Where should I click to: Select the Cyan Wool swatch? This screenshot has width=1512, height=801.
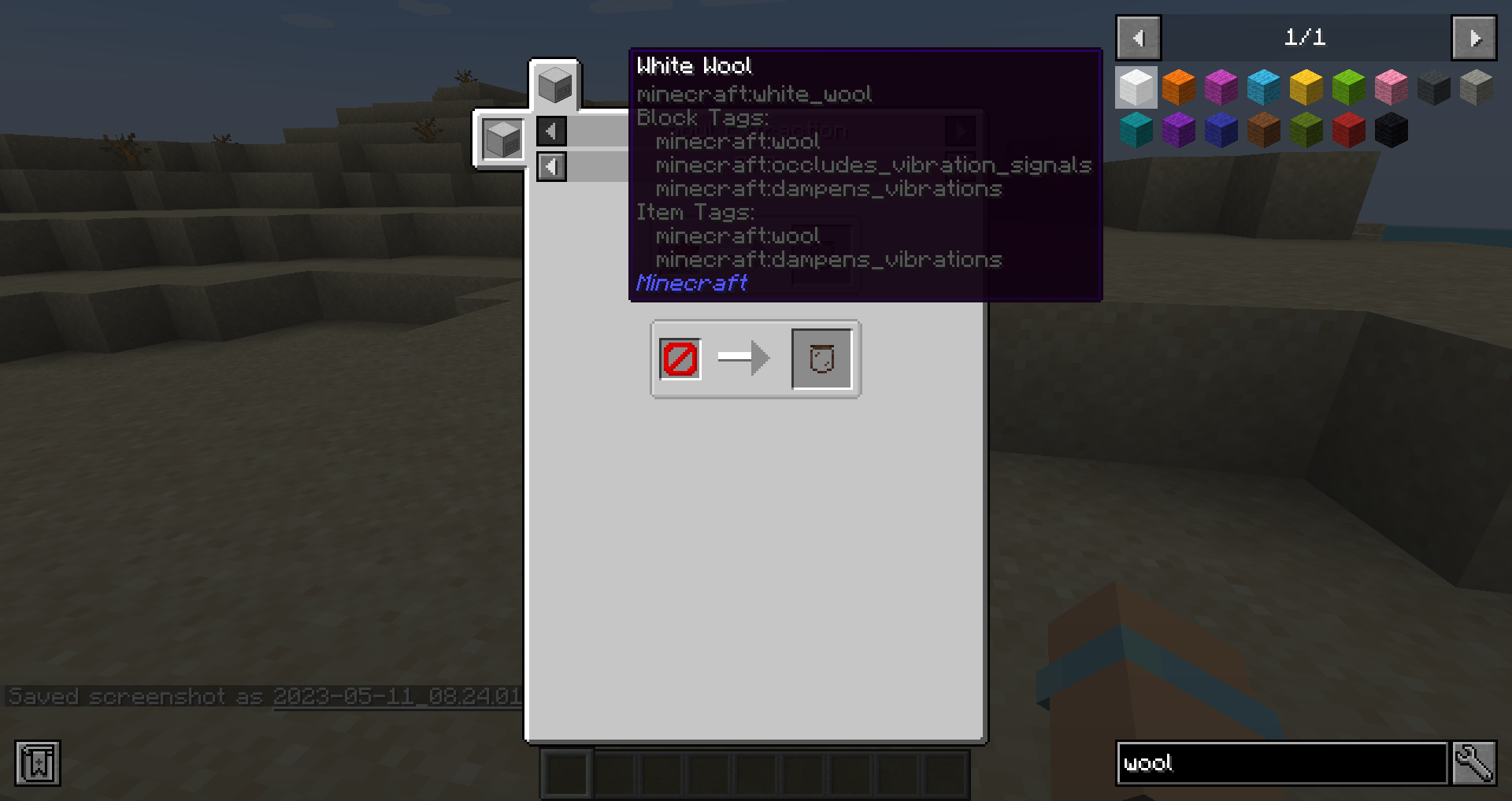1136,130
